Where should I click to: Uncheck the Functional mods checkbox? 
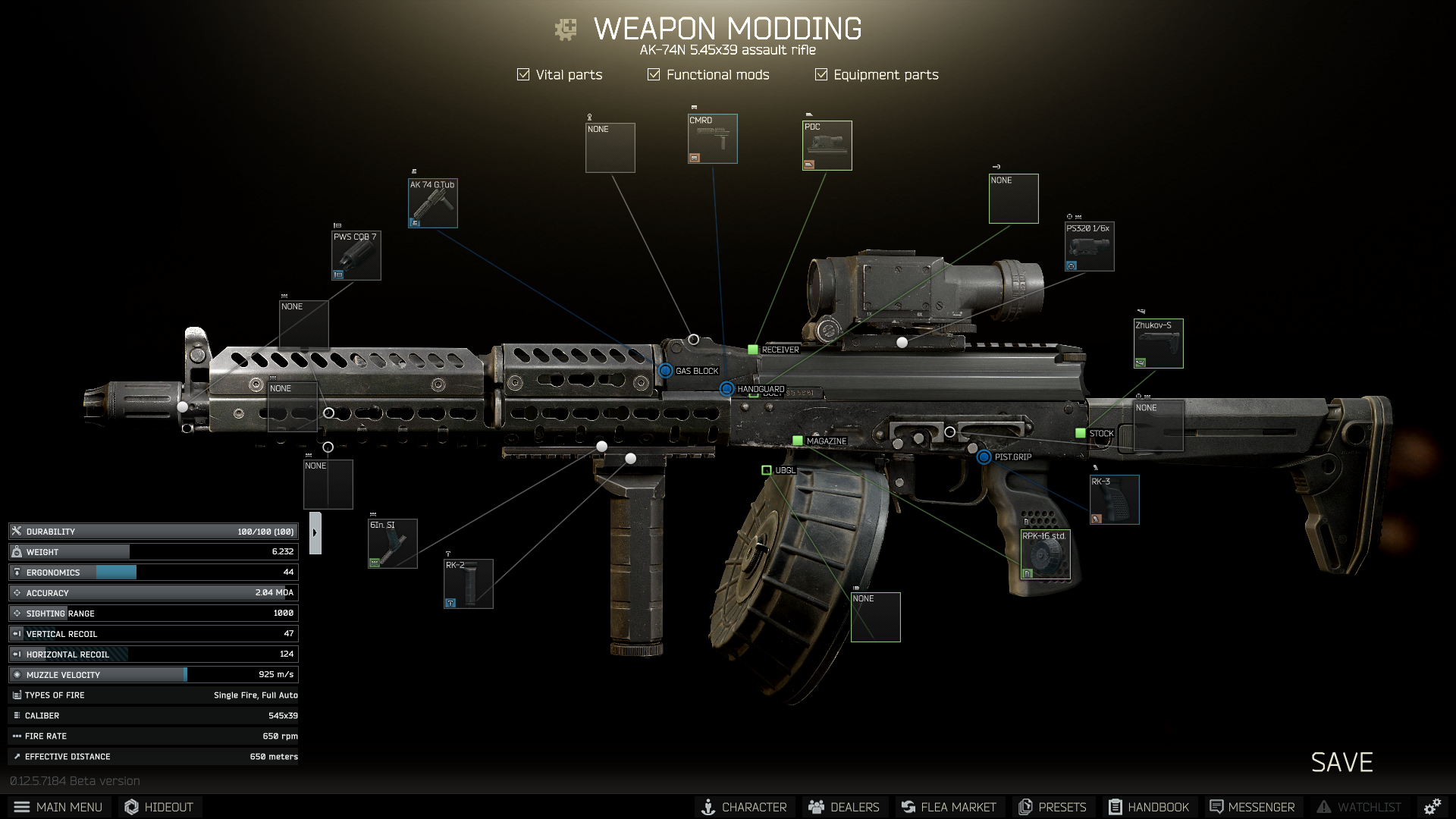[x=653, y=74]
